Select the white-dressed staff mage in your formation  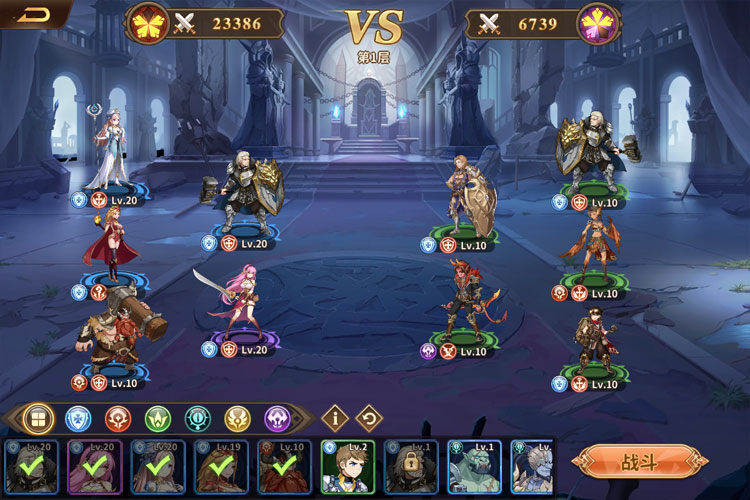coord(108,150)
